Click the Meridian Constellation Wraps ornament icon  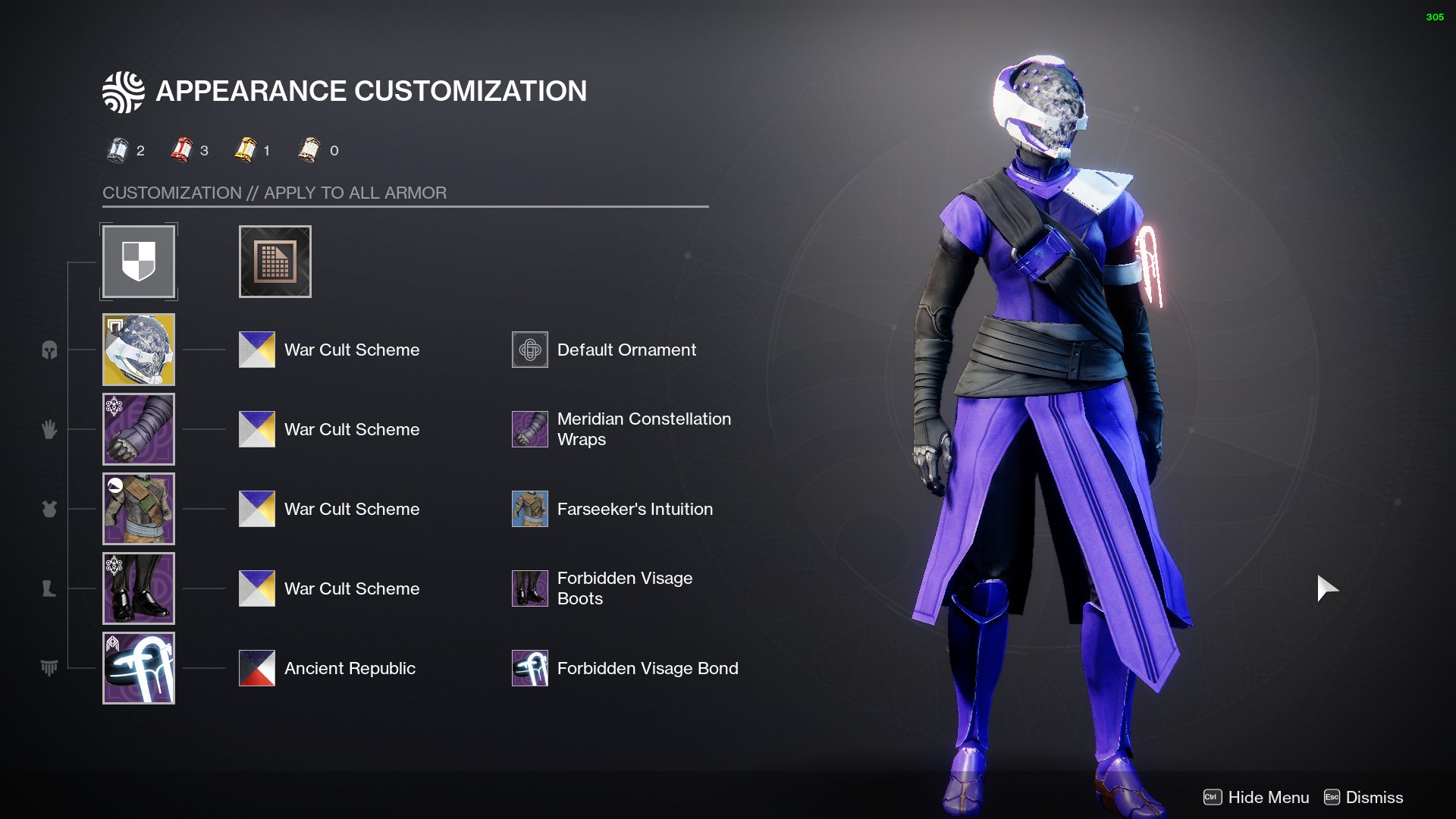pyautogui.click(x=530, y=429)
